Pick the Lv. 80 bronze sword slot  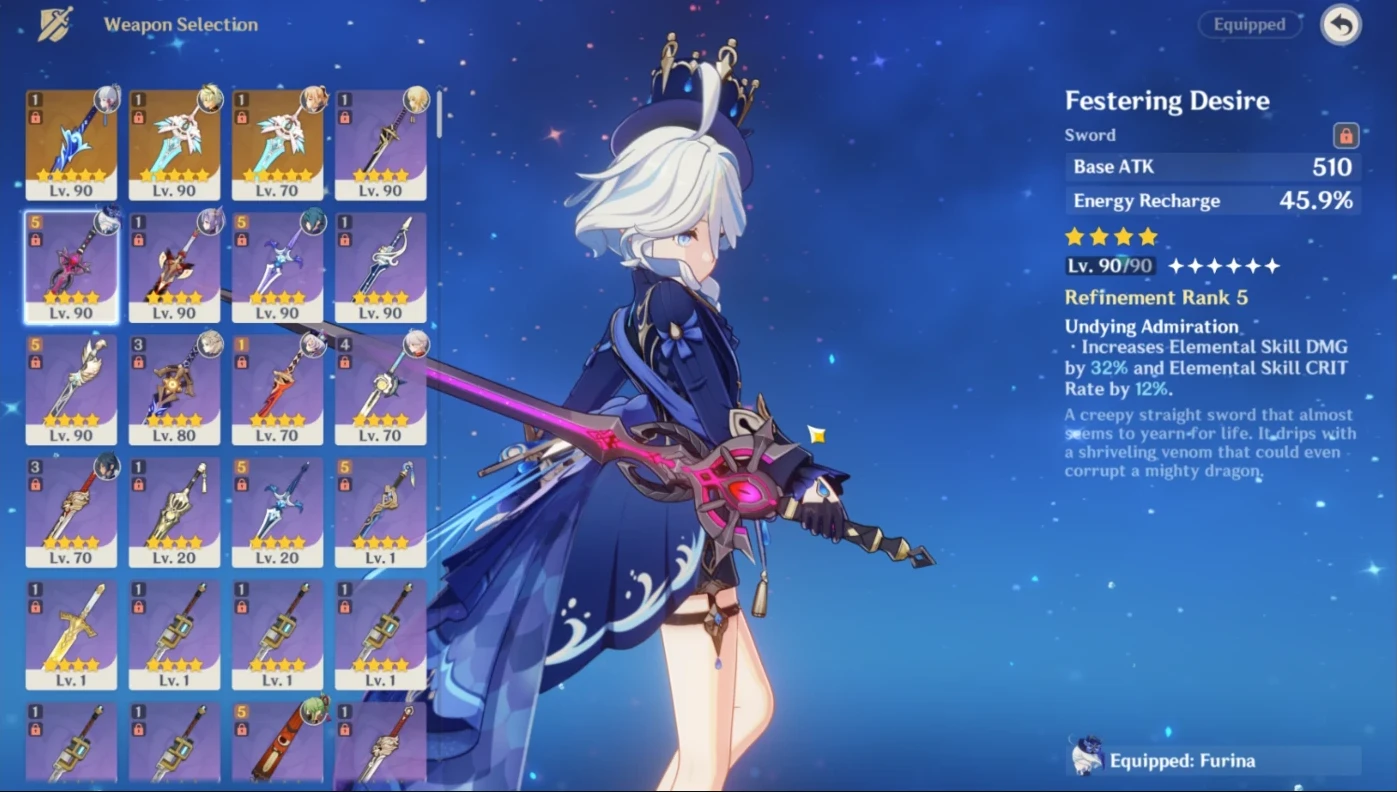(174, 390)
